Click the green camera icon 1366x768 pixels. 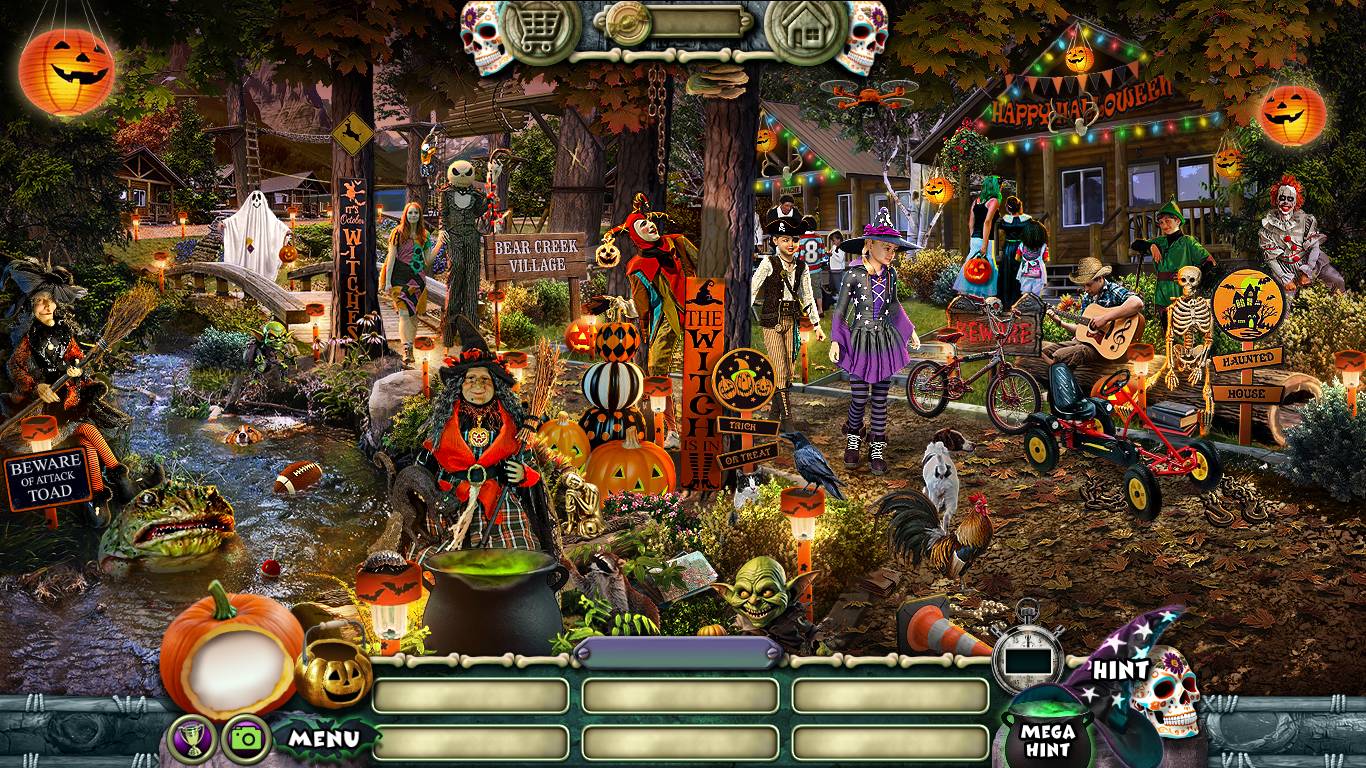pos(245,738)
